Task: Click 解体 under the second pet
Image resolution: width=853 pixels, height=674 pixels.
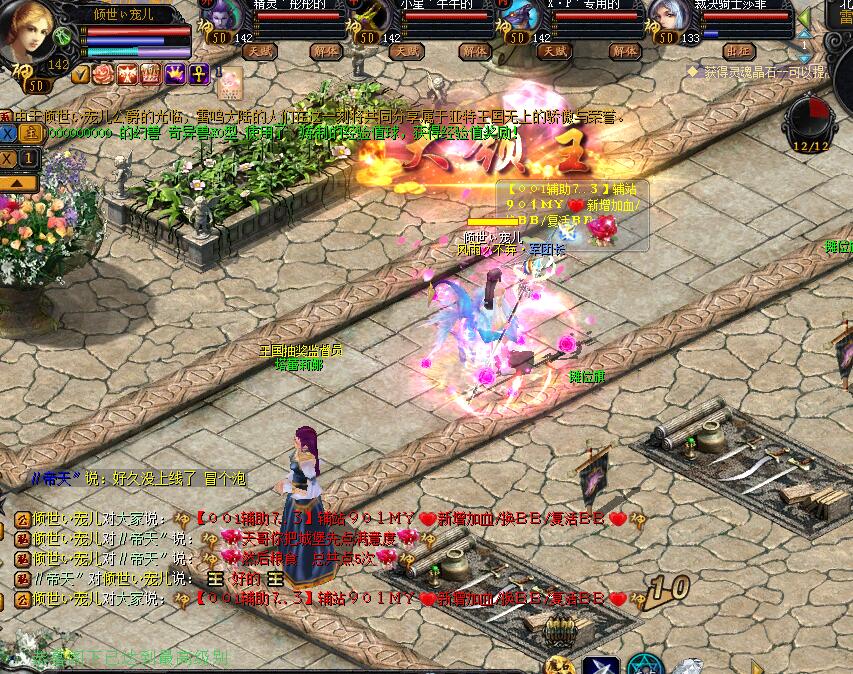Action: pyautogui.click(x=474, y=51)
